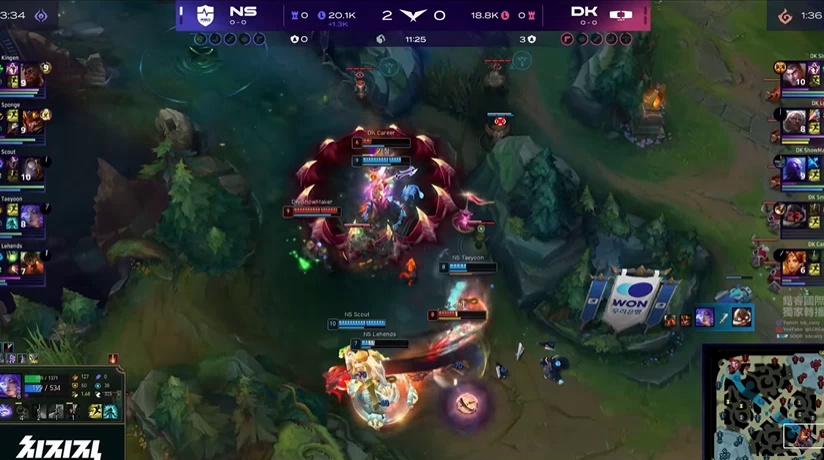Focus DK ShowMaker's champion portrait

pyautogui.click(x=793, y=168)
